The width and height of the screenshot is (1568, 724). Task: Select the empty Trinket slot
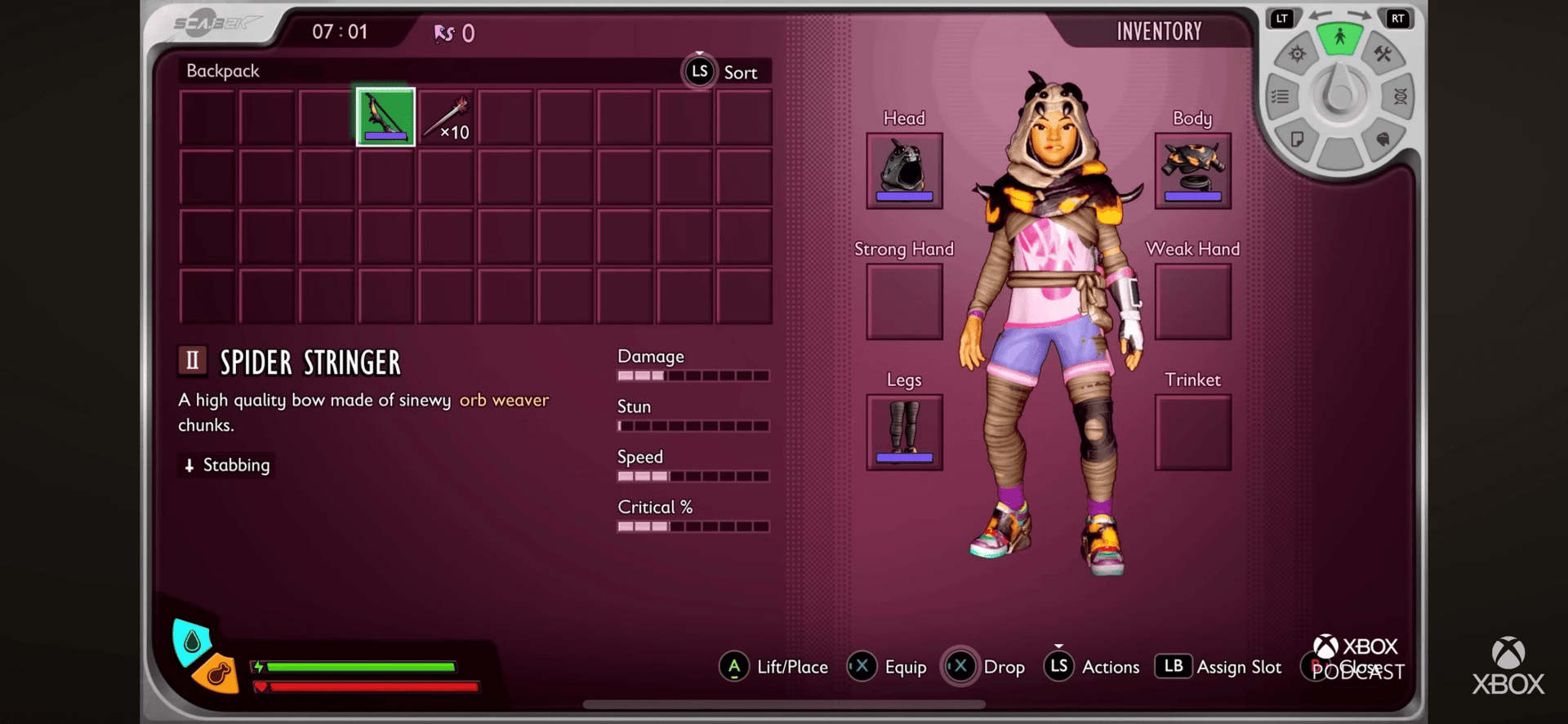[1192, 433]
